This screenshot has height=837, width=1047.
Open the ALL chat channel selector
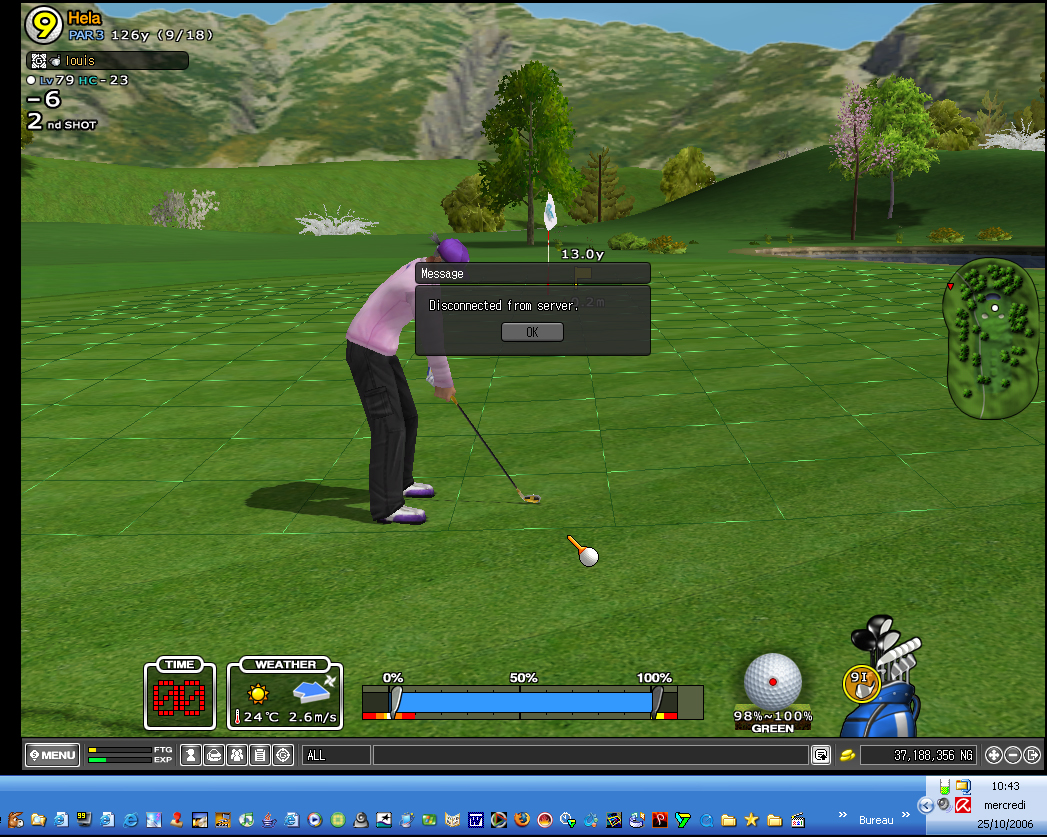336,755
